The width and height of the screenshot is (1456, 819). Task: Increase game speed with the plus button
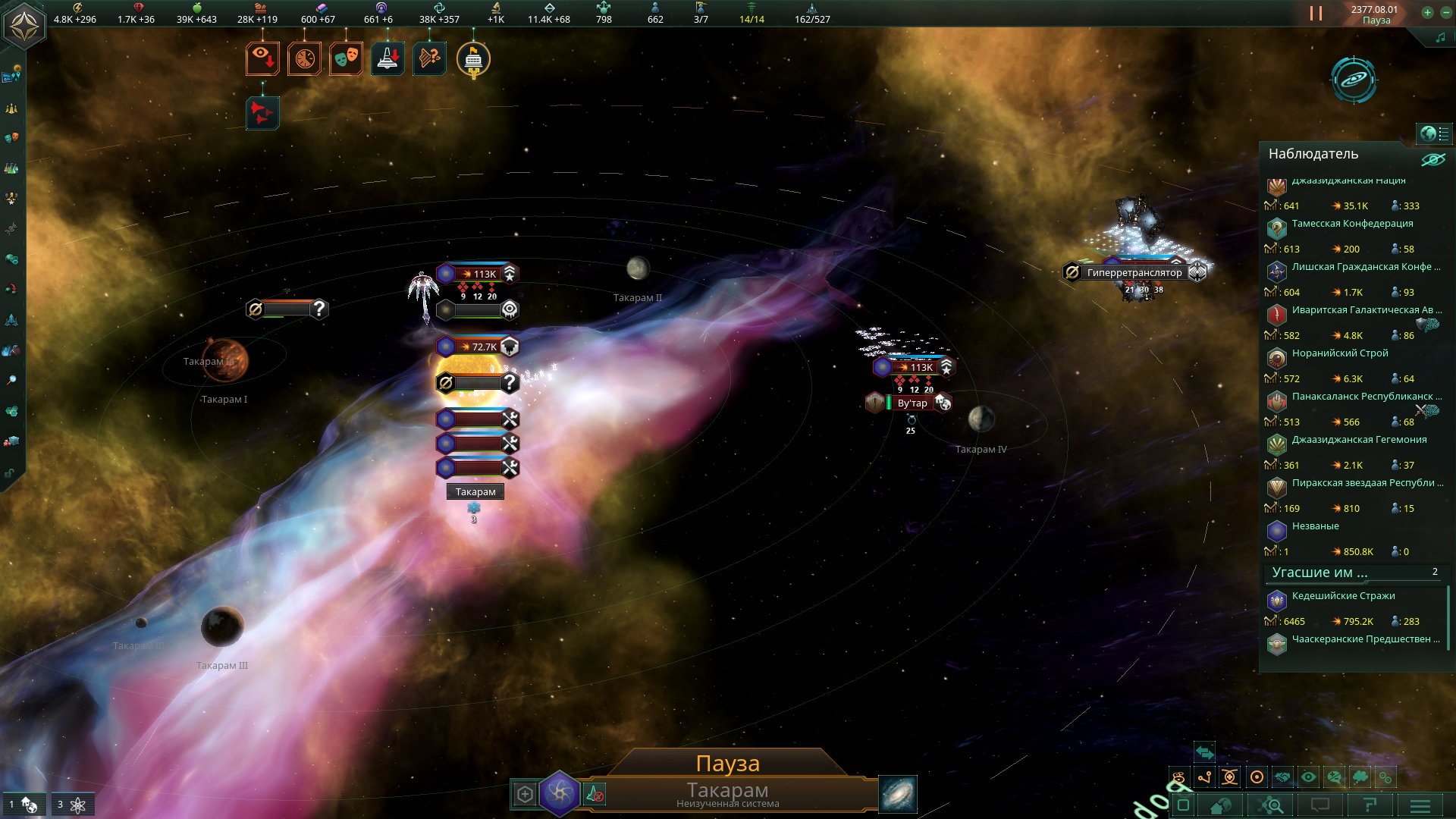tap(1427, 12)
